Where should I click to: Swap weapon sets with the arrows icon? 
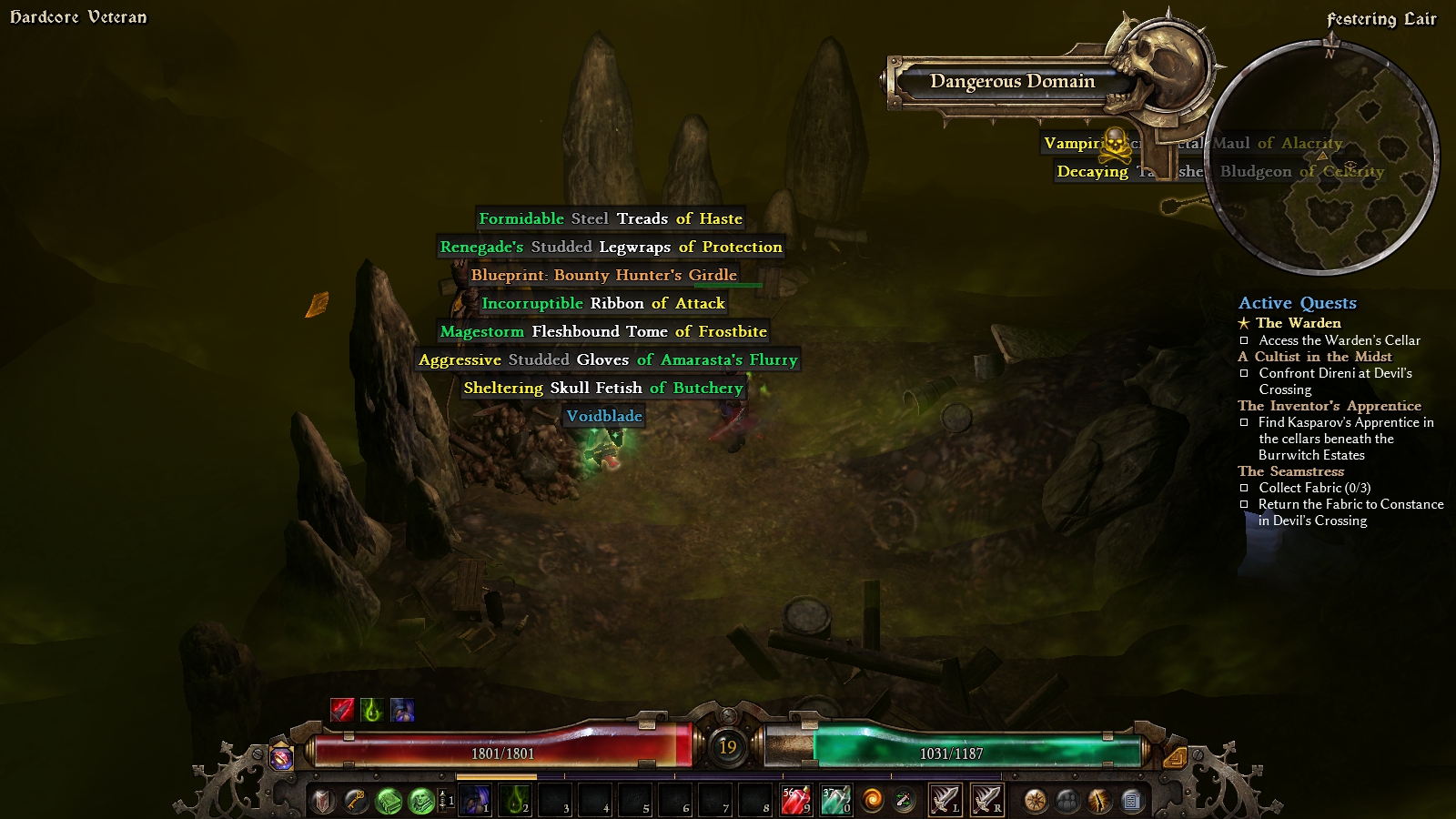(x=904, y=801)
